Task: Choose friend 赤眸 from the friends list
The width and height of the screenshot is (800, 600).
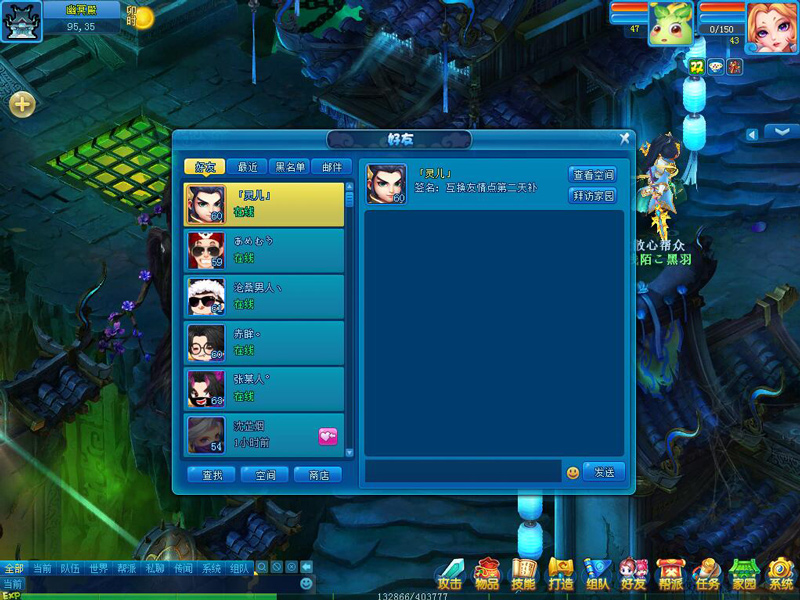Action: pos(264,342)
